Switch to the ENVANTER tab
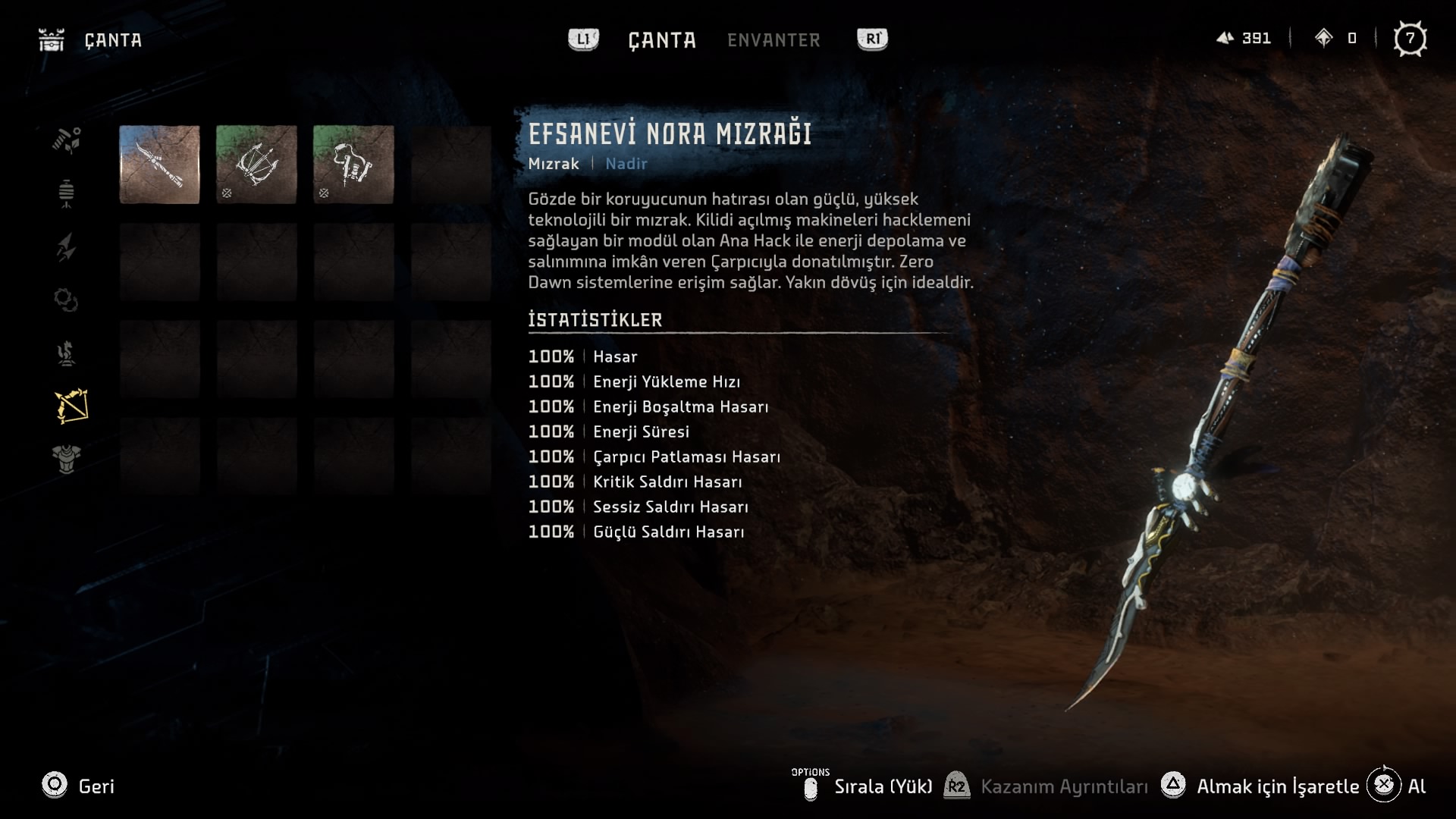Image resolution: width=1456 pixels, height=819 pixels. (773, 40)
